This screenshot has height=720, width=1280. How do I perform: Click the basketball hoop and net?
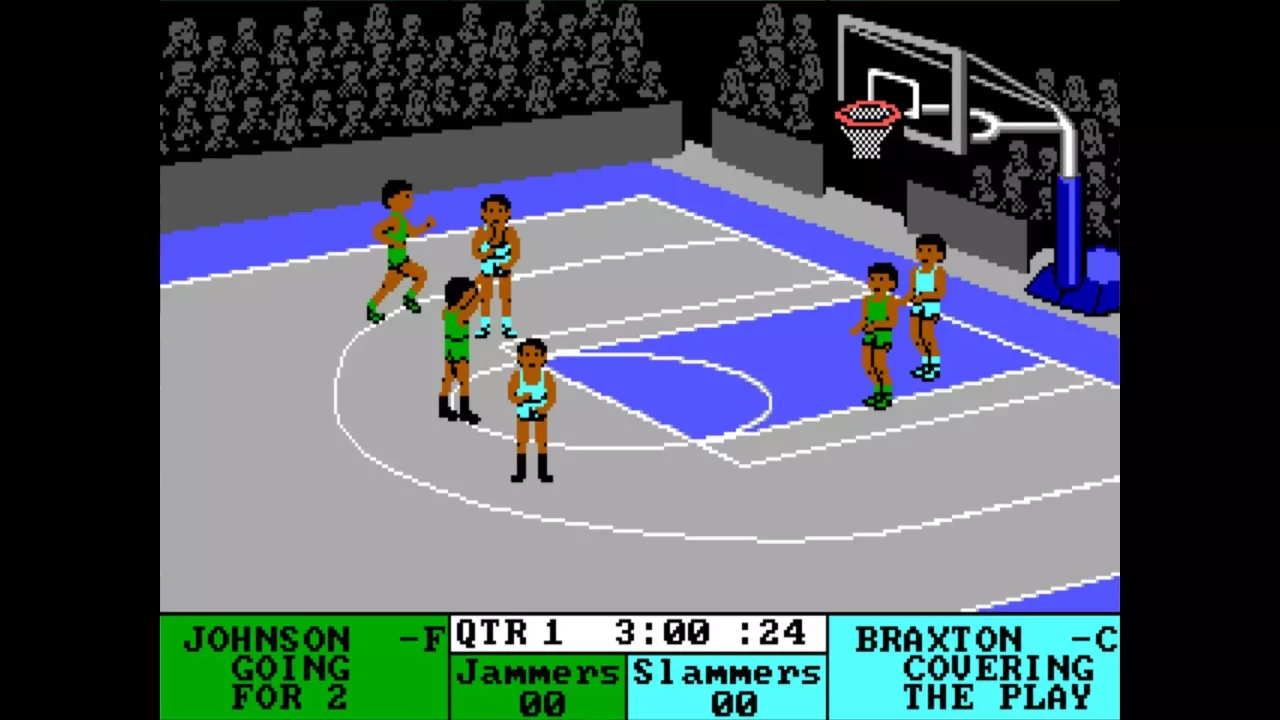click(x=866, y=120)
